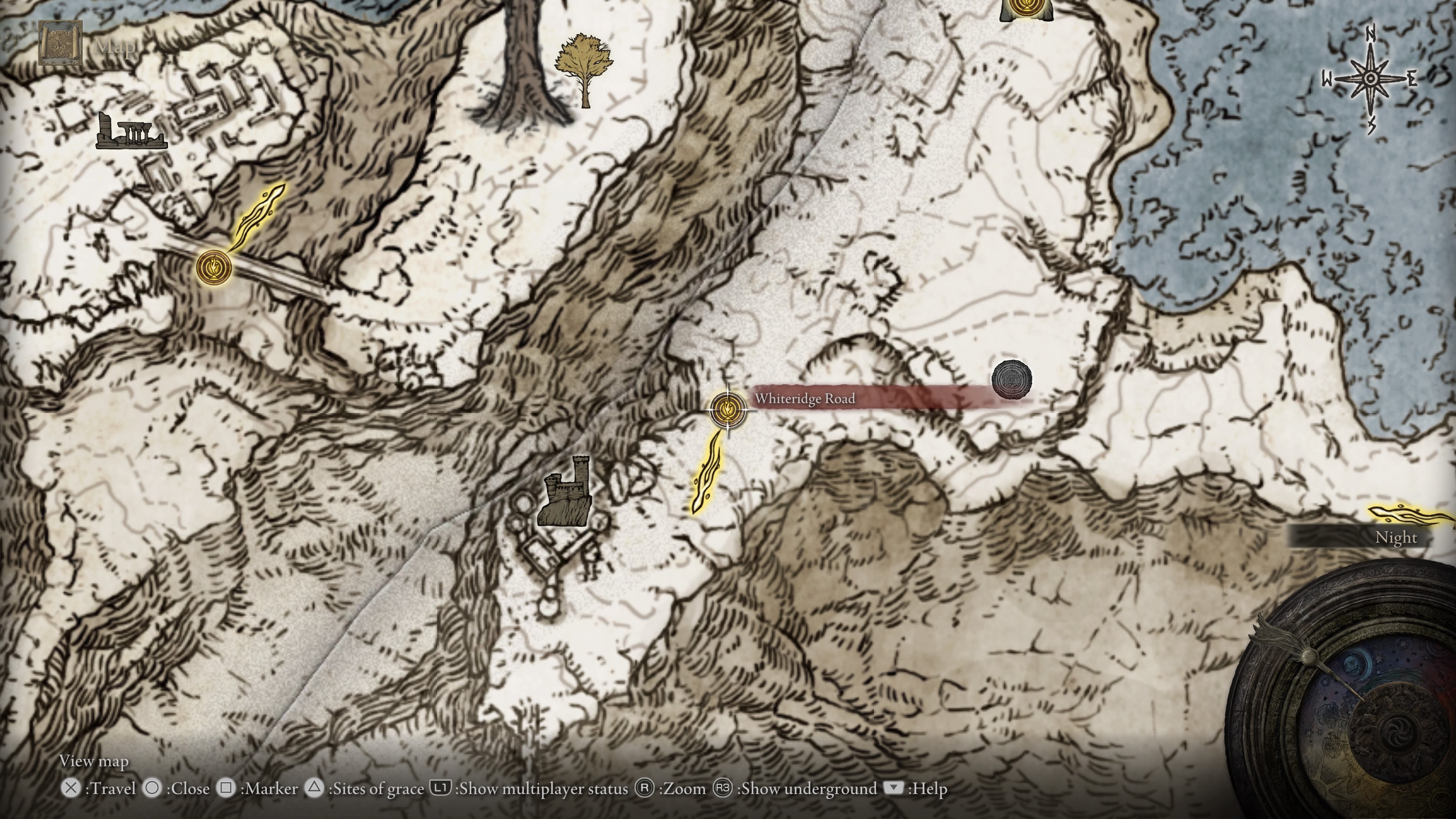This screenshot has width=1456, height=819.
Task: Click the castle landmark icon
Action: coord(565,492)
